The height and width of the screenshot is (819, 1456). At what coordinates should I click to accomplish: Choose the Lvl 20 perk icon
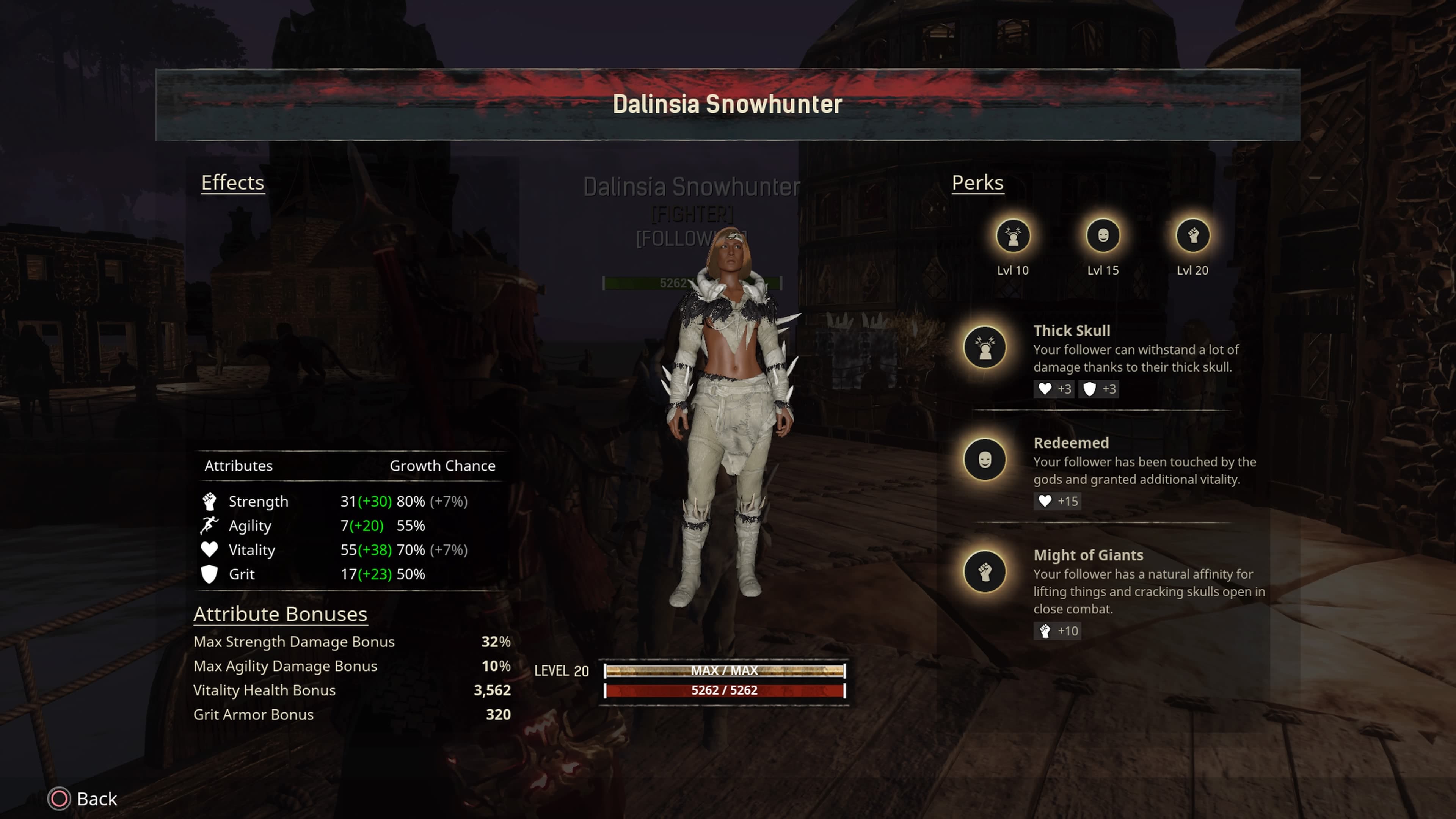1192,236
